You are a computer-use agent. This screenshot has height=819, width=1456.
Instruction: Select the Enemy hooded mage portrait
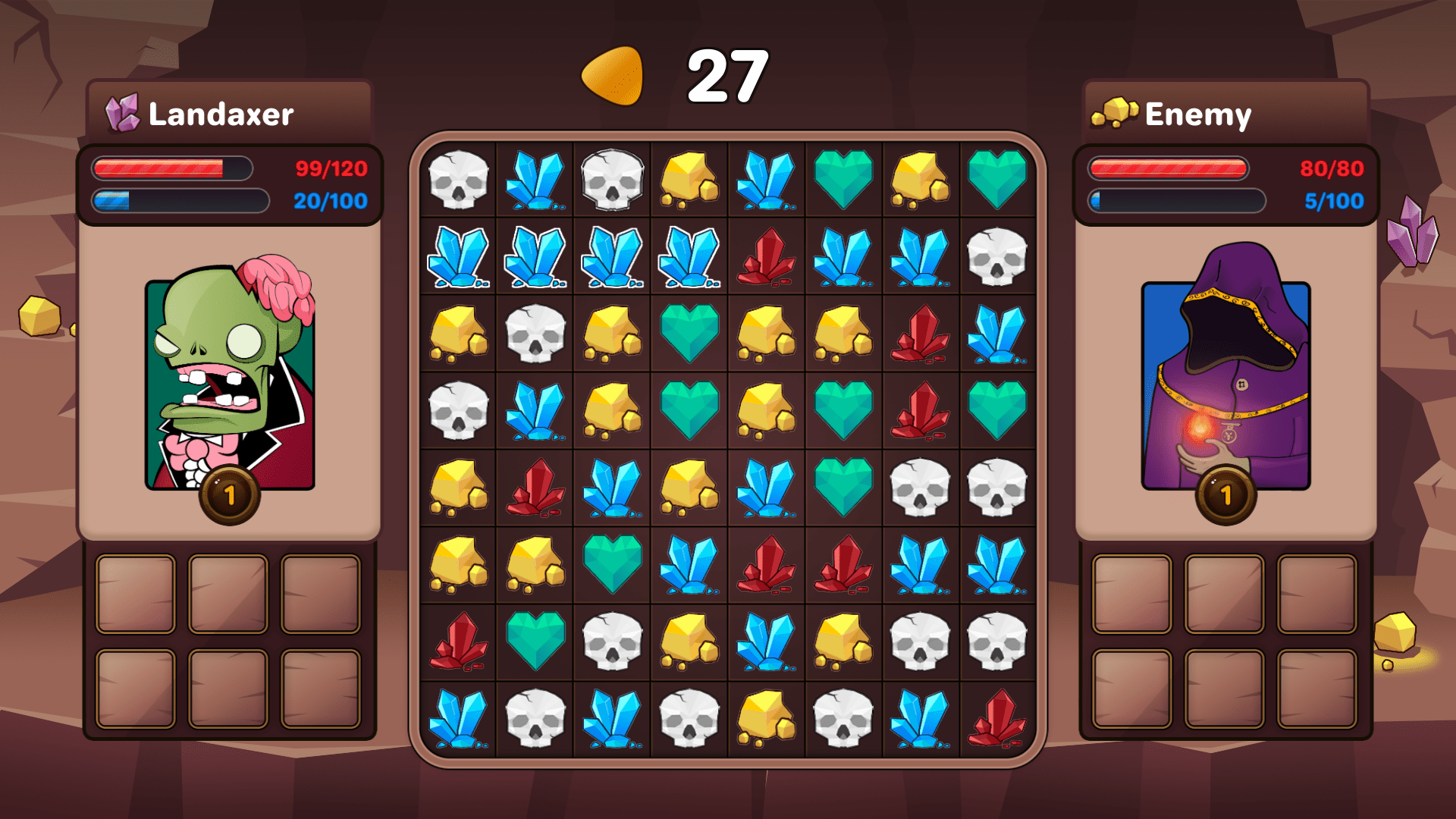(x=1225, y=379)
